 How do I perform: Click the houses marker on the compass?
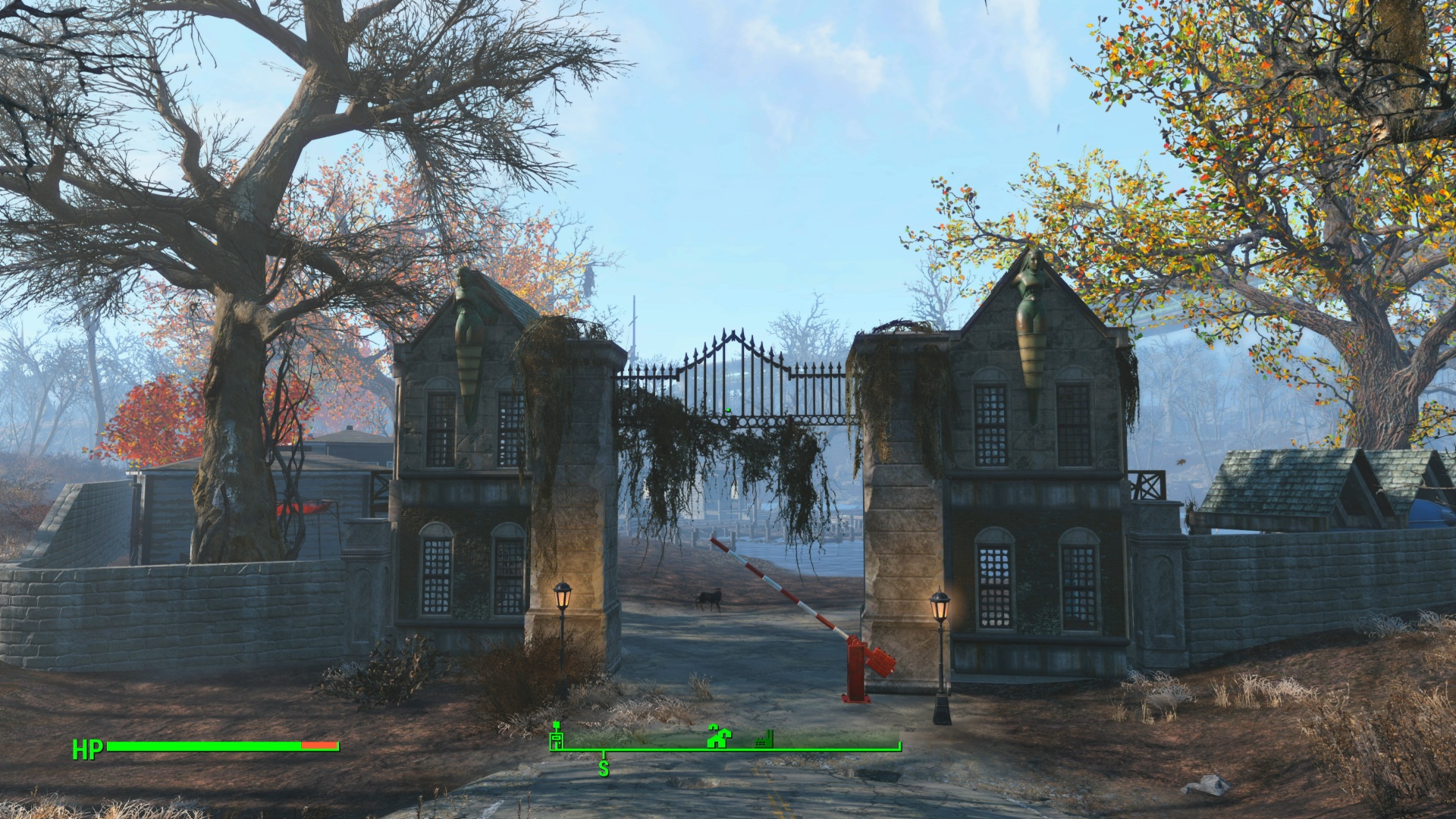(717, 736)
